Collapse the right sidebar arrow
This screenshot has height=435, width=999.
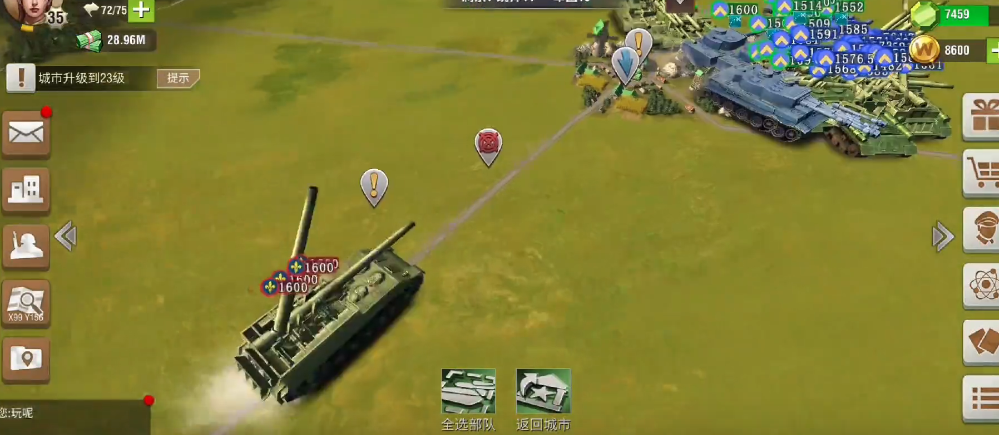(942, 237)
